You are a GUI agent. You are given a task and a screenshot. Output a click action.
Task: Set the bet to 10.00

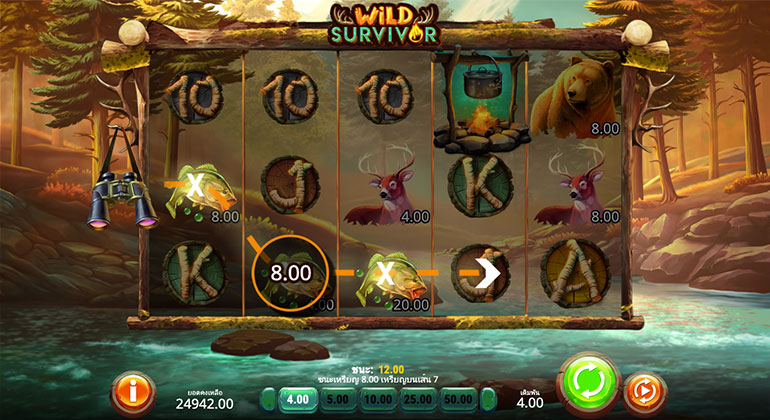[378, 400]
